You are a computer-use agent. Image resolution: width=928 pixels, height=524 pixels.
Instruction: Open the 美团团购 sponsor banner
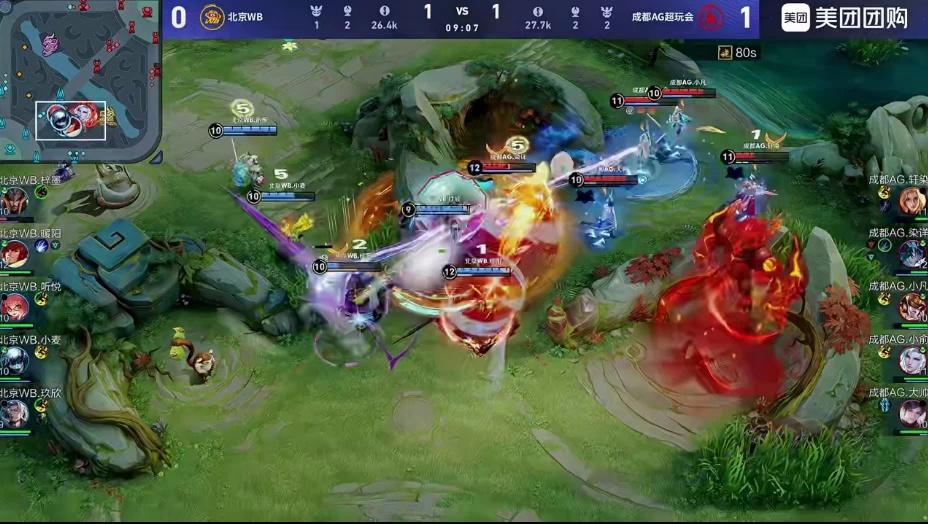[x=845, y=18]
